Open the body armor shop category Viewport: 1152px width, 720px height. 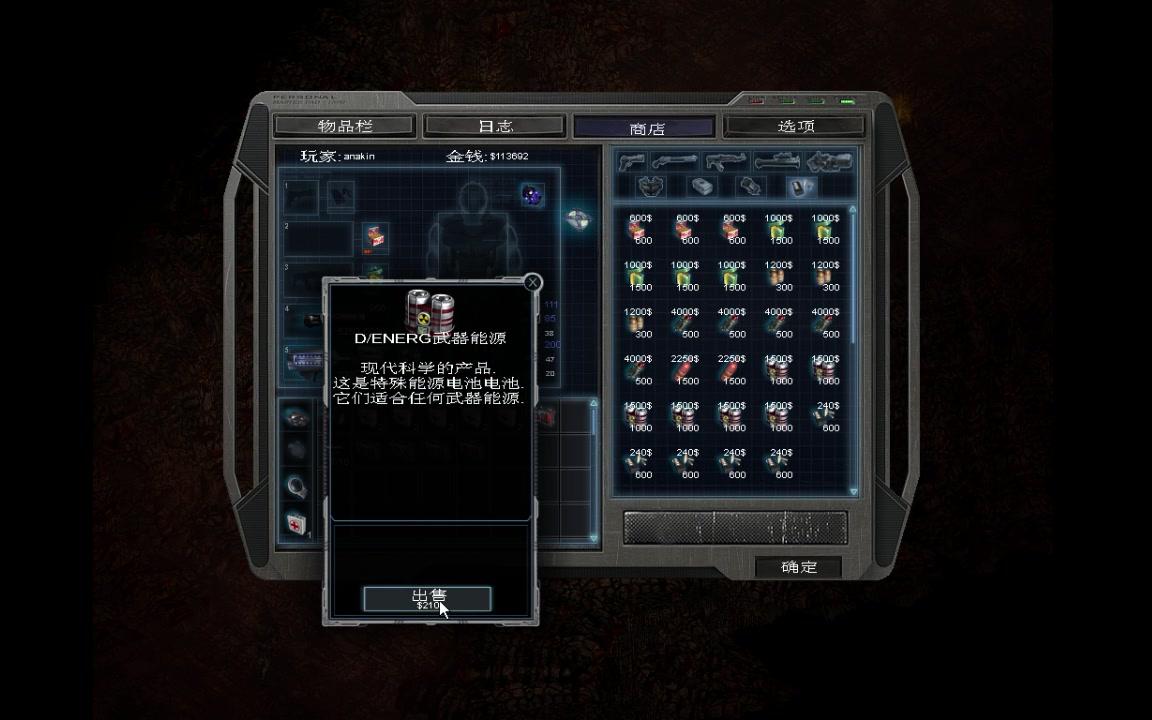(x=652, y=187)
